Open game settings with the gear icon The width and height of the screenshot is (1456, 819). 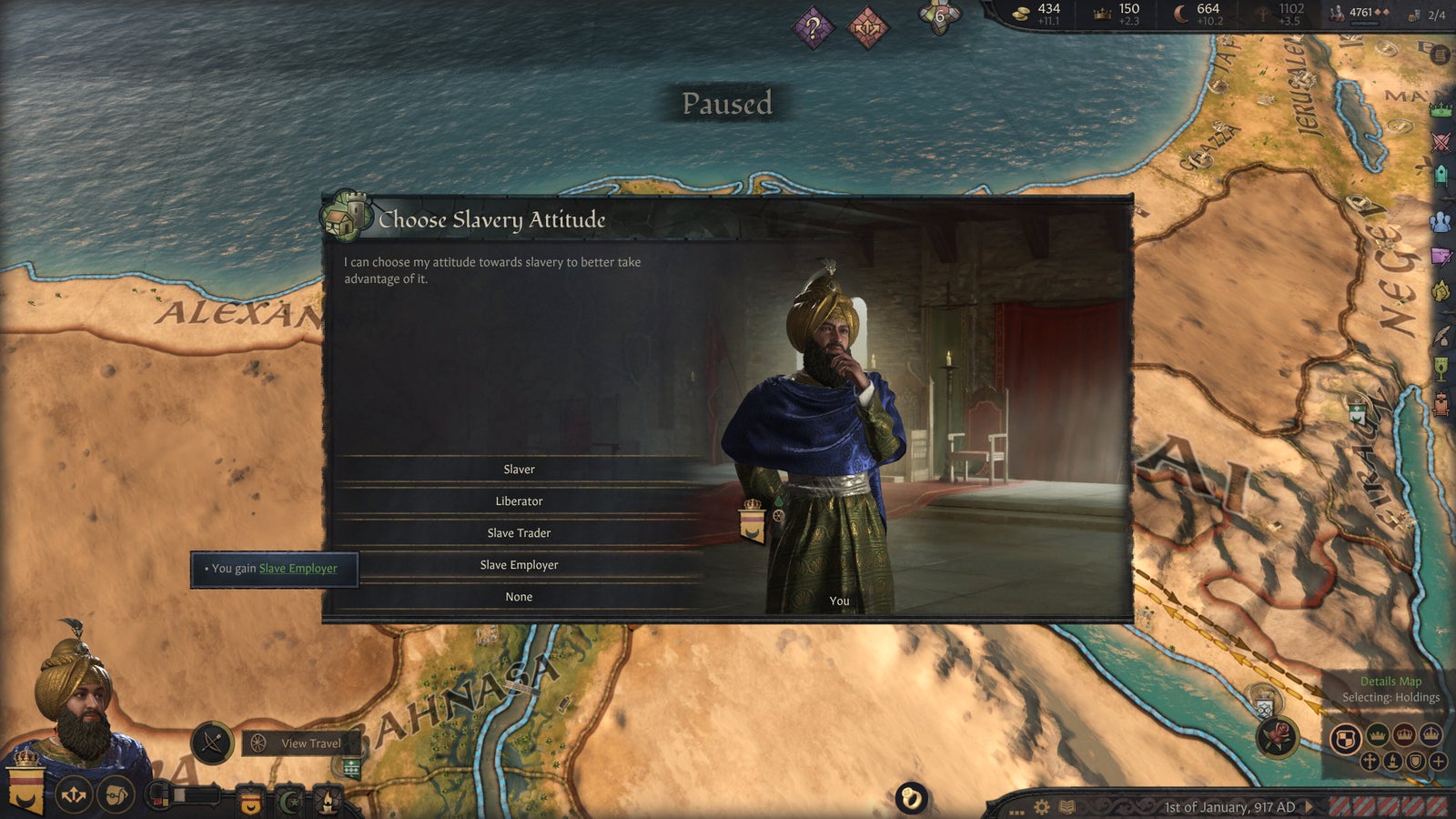coord(1042,807)
